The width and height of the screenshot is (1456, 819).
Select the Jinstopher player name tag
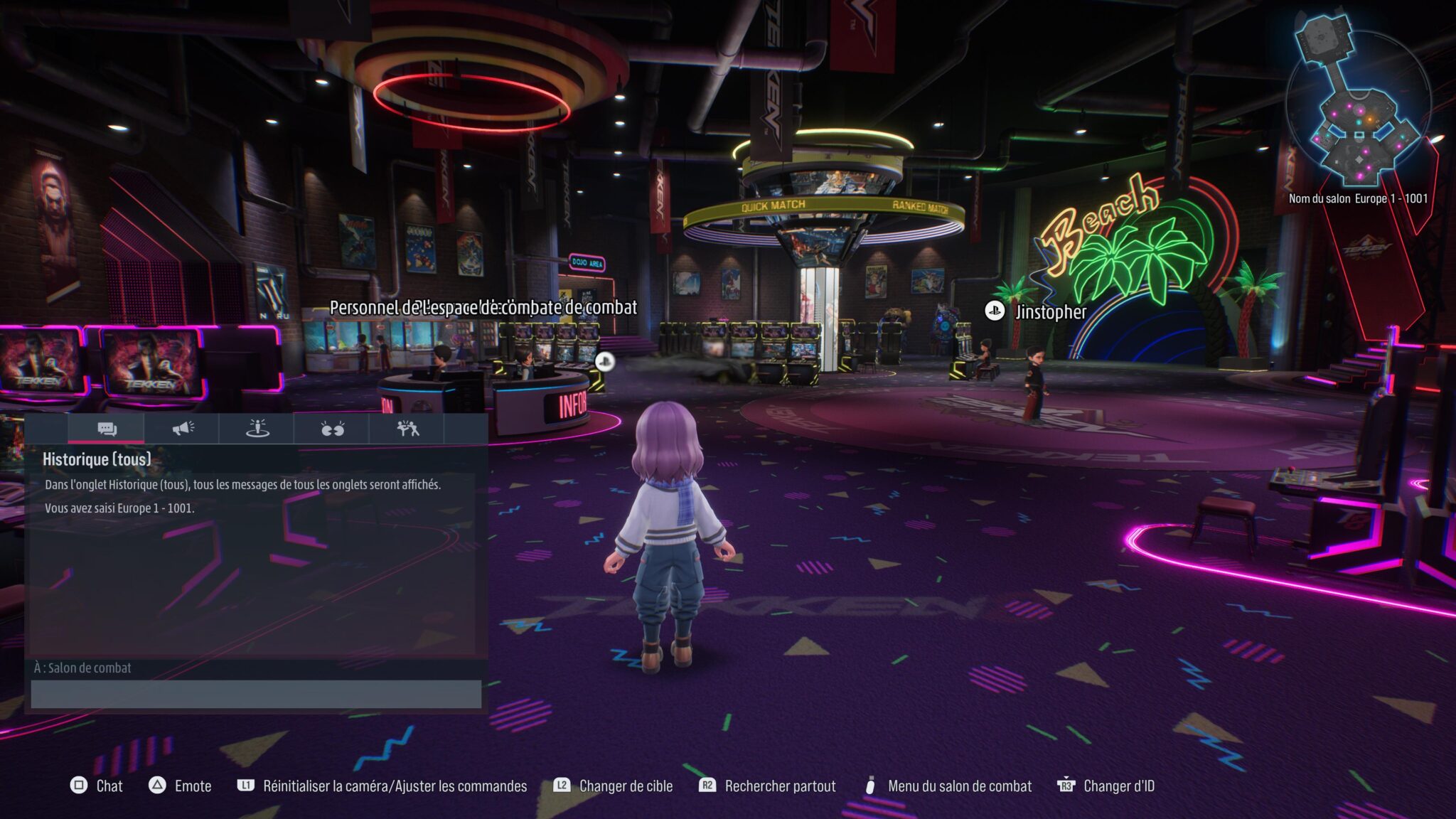(1049, 311)
